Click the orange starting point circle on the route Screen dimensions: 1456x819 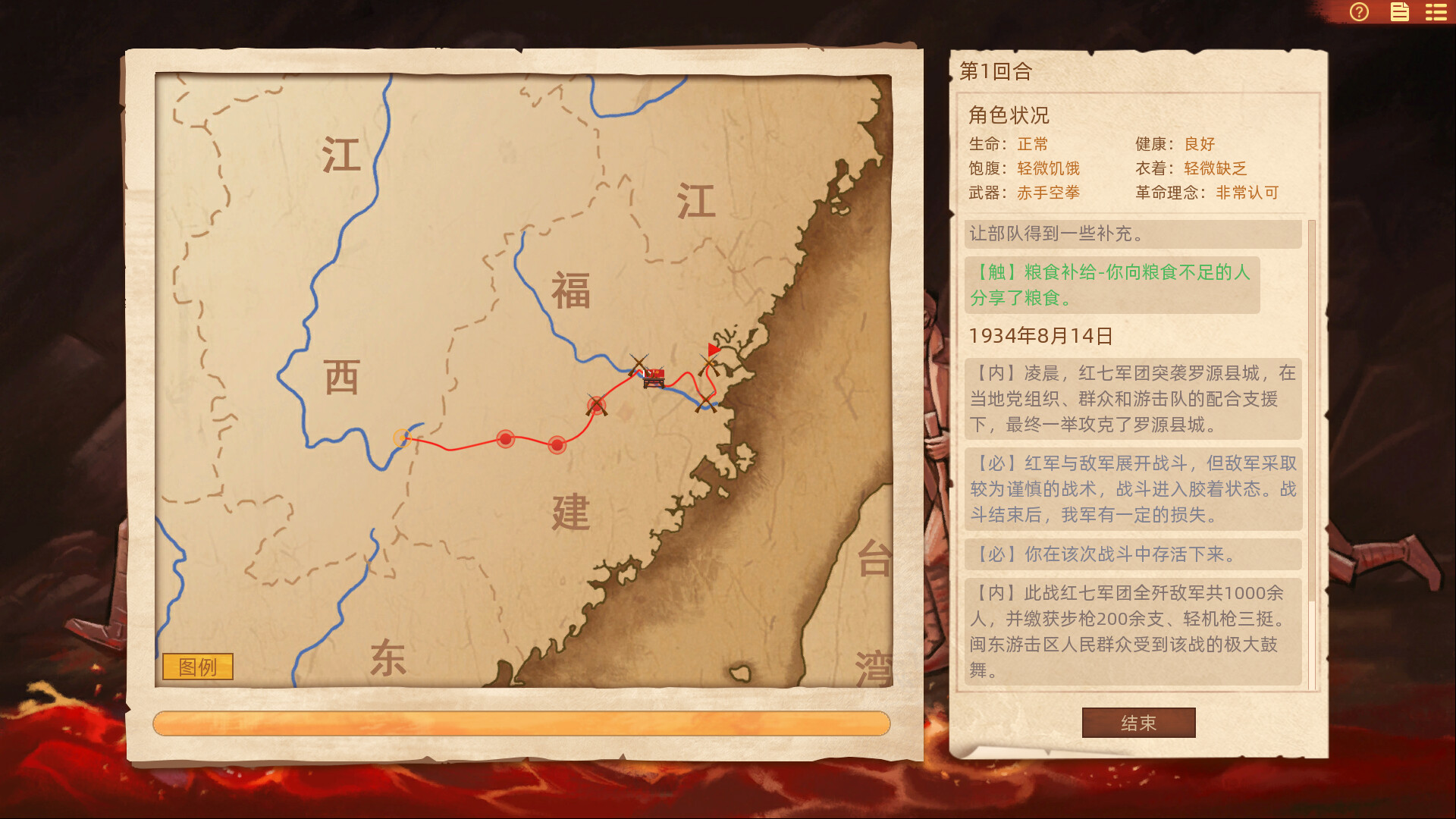pos(401,437)
